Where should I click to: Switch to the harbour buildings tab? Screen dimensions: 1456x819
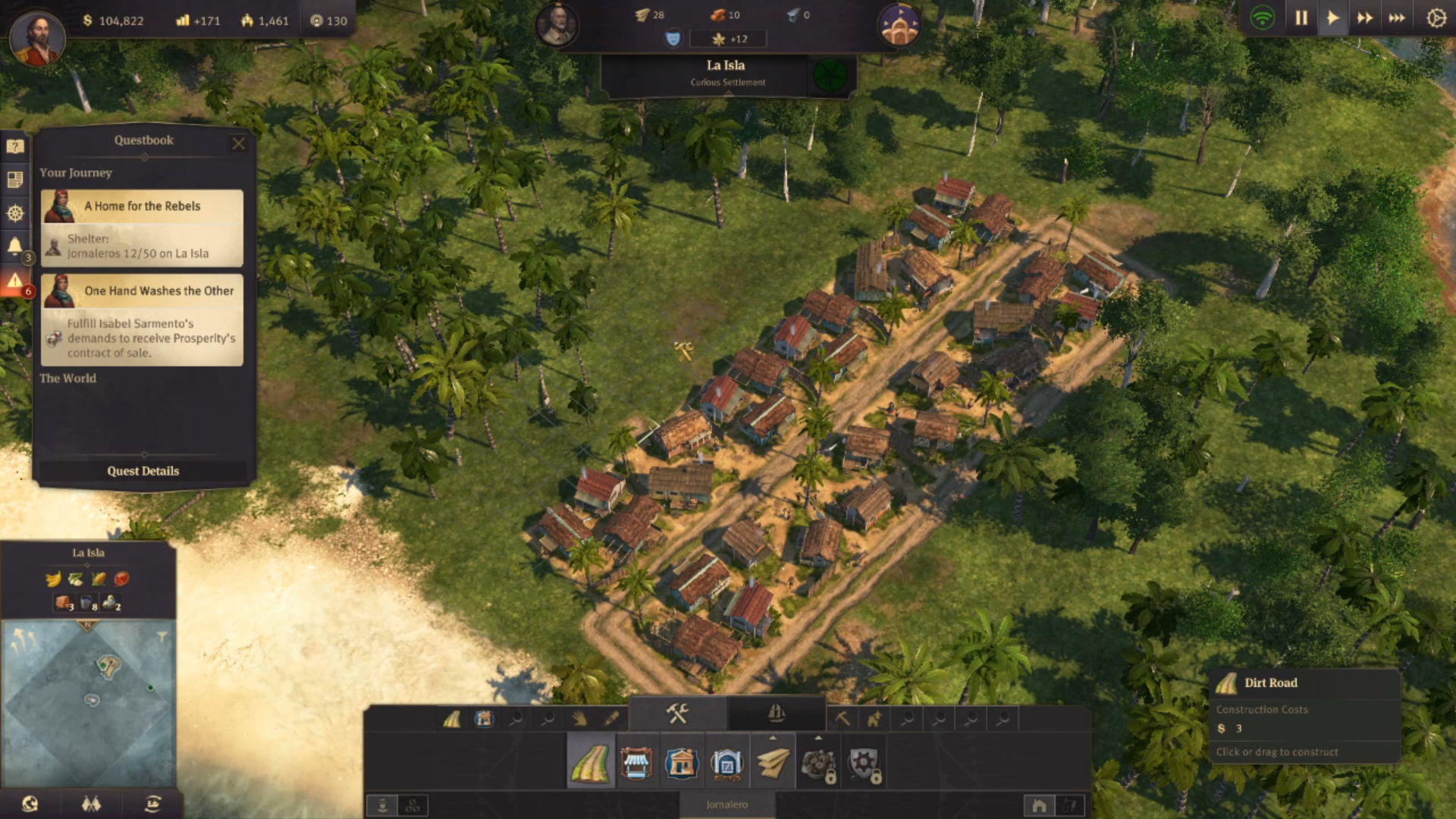click(x=775, y=715)
